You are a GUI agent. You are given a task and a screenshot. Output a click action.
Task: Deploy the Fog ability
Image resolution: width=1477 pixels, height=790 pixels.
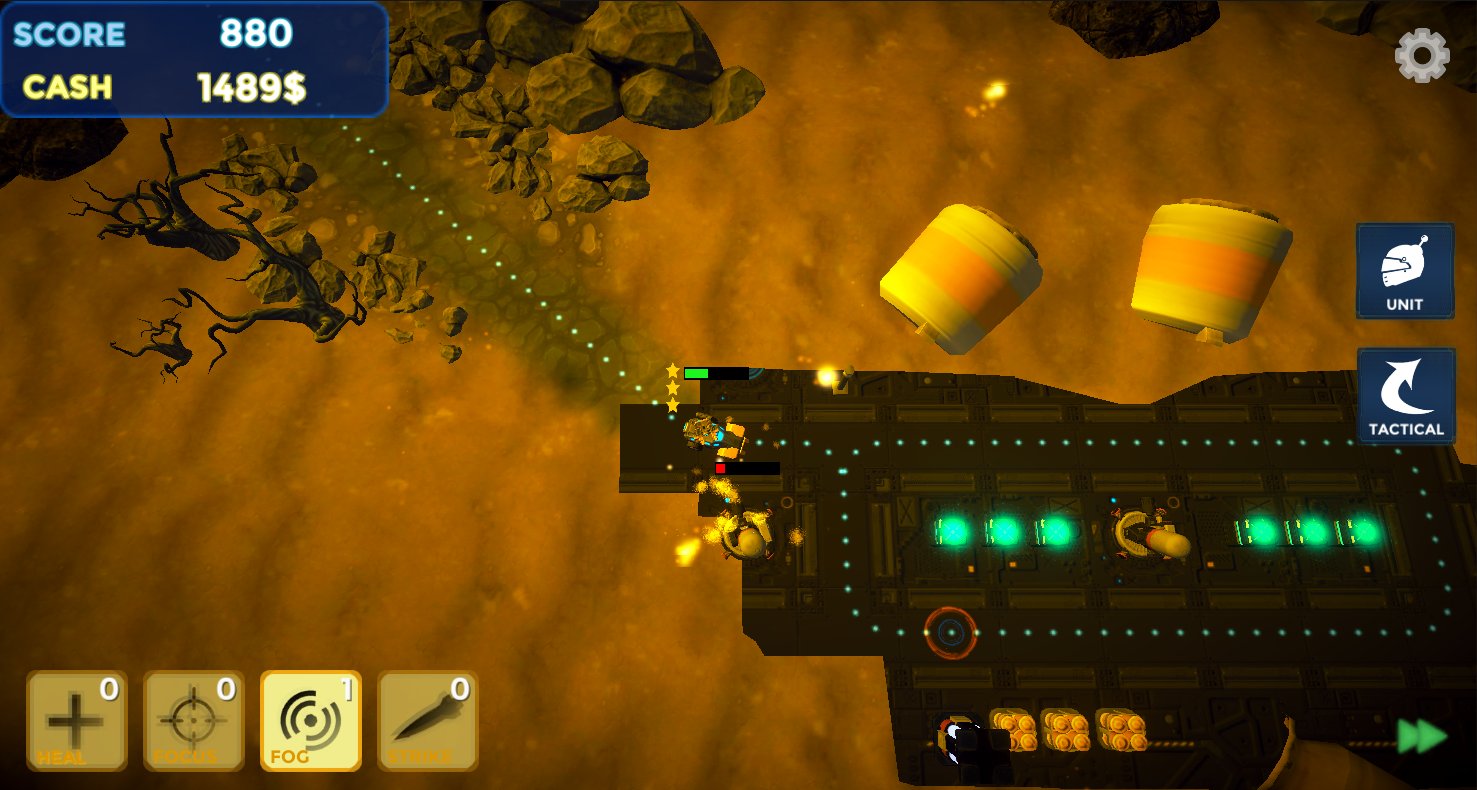point(311,720)
